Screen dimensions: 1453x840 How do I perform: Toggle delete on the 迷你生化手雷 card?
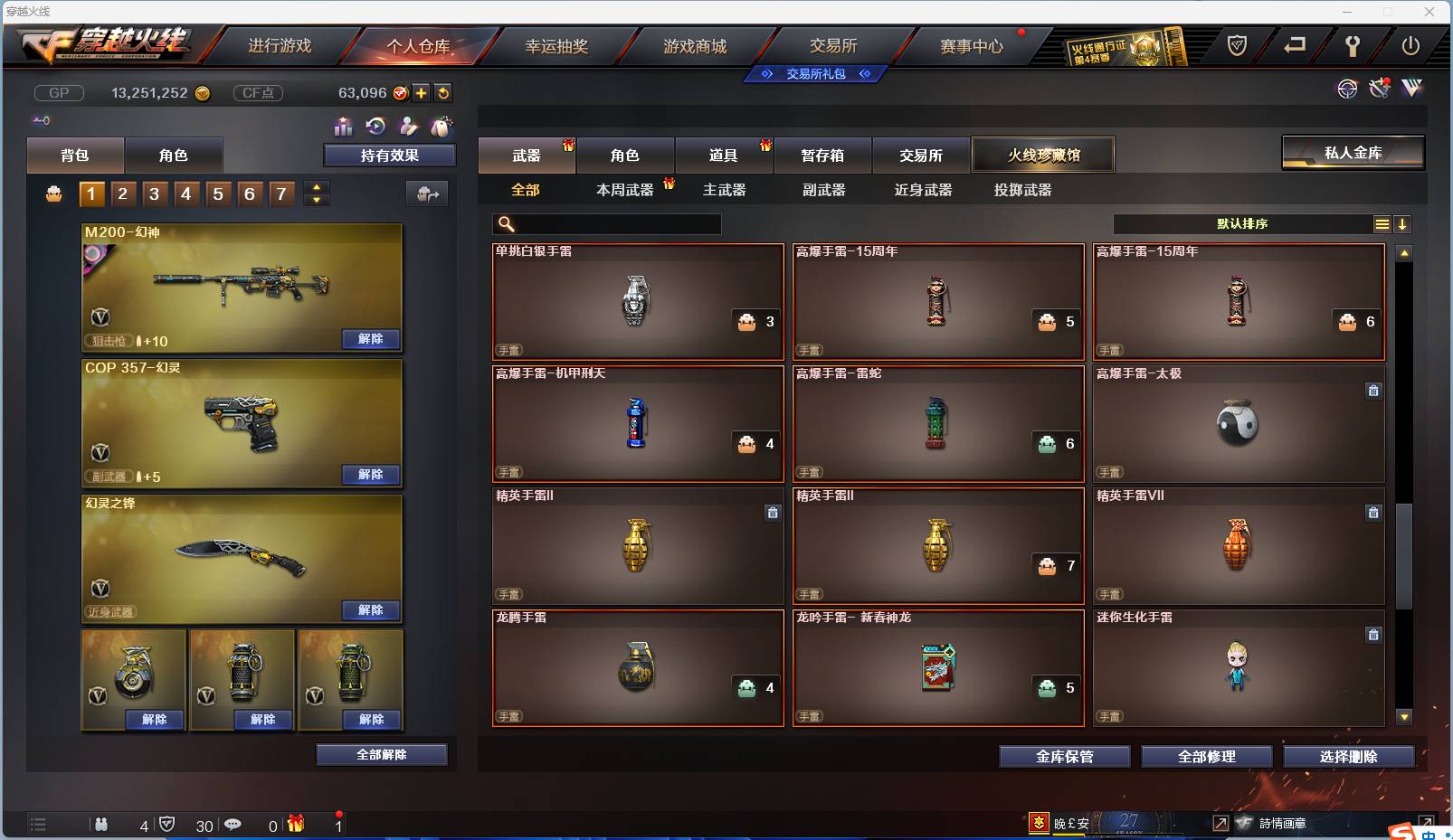(x=1374, y=634)
